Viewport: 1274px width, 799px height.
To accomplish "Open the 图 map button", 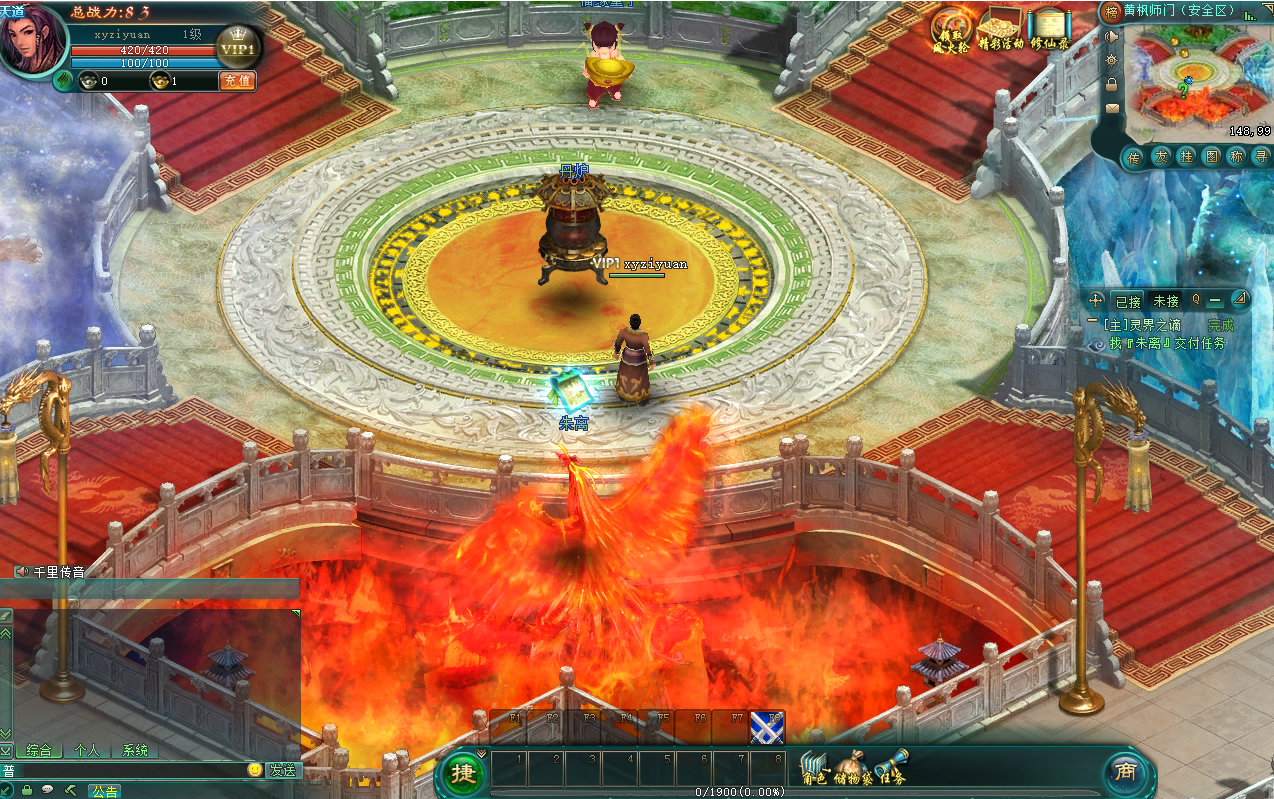I will point(1211,157).
